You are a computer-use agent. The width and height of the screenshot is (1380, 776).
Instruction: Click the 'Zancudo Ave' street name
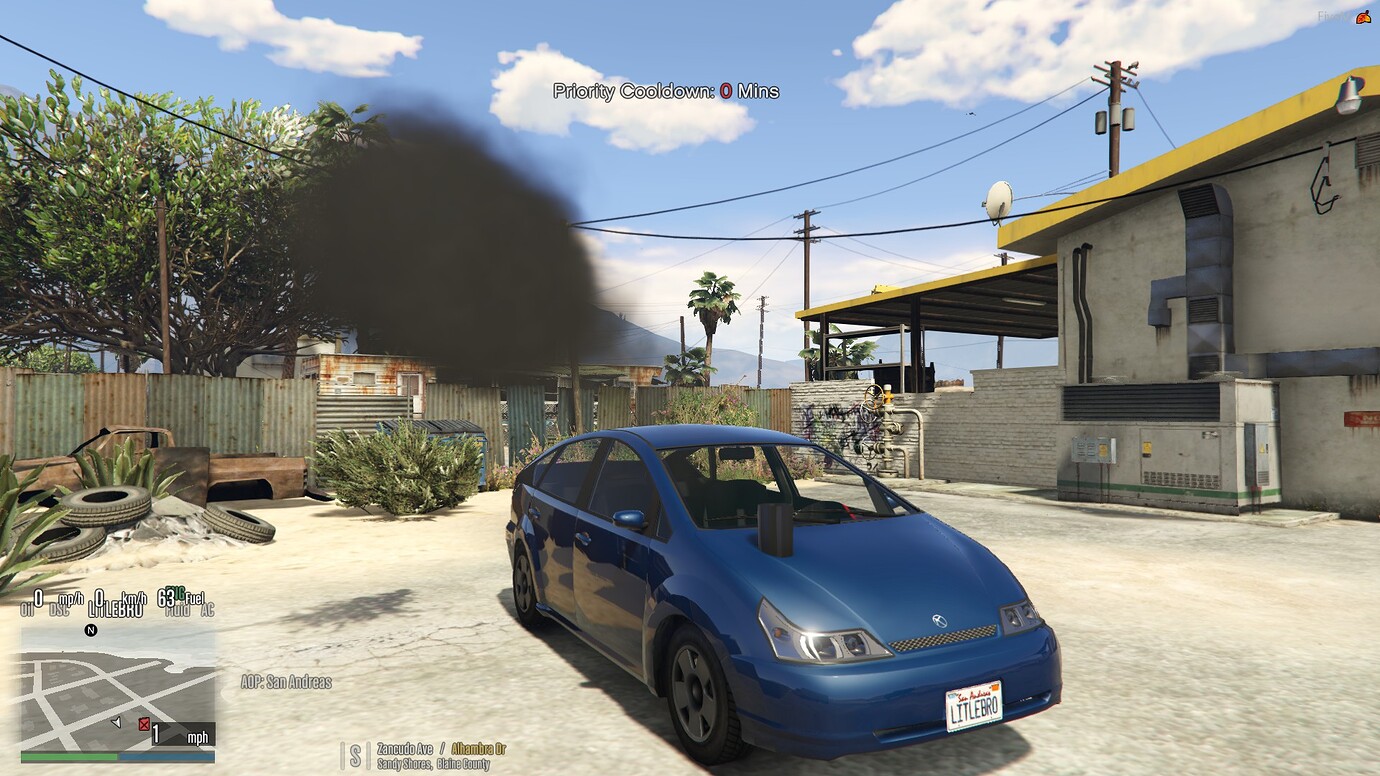[403, 747]
